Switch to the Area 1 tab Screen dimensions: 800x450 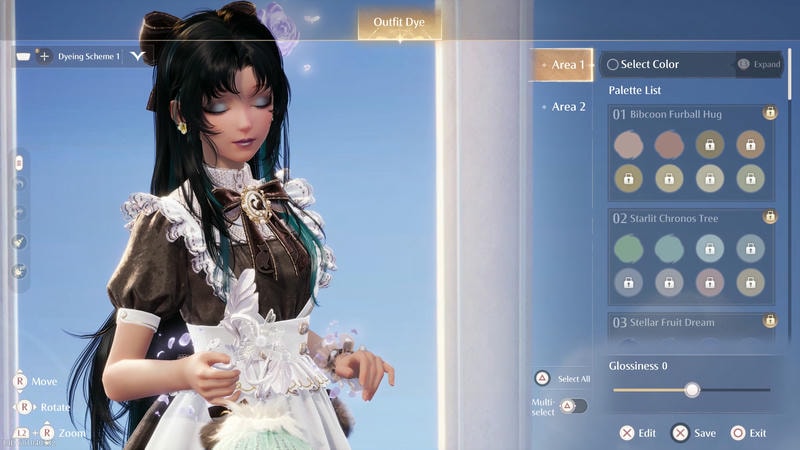tap(563, 65)
